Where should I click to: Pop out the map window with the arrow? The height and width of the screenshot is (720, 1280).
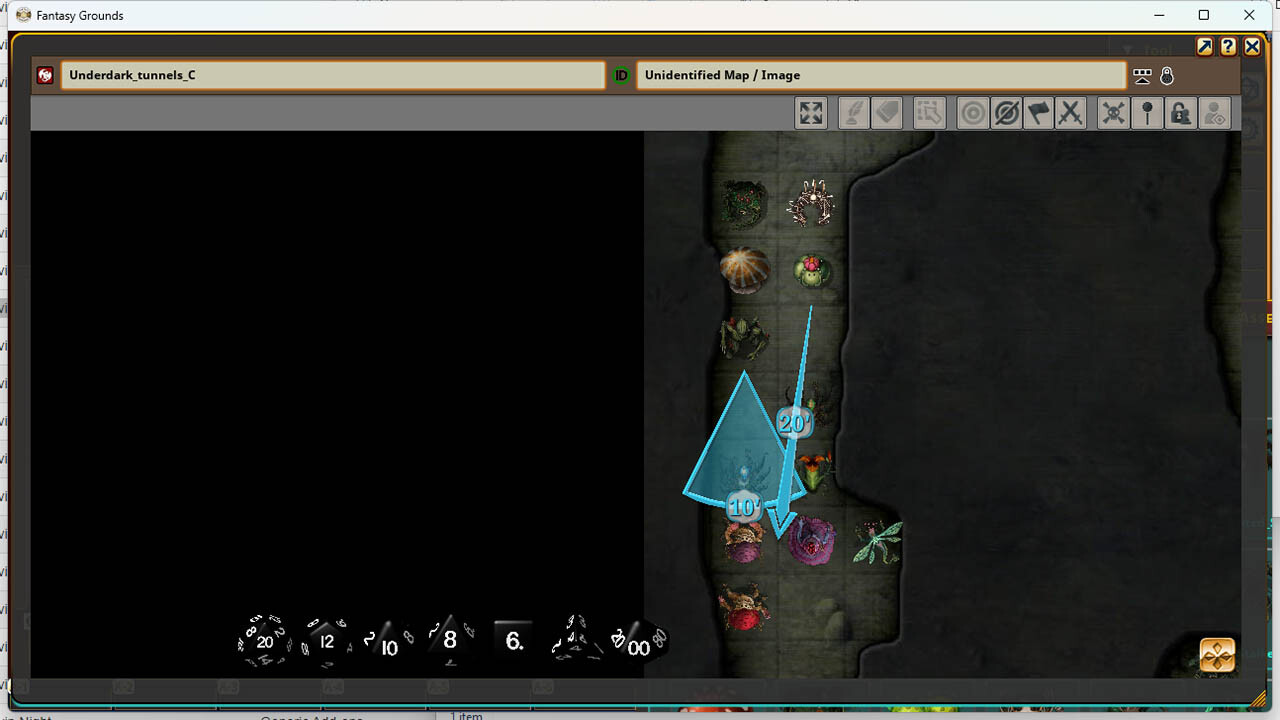(1204, 46)
